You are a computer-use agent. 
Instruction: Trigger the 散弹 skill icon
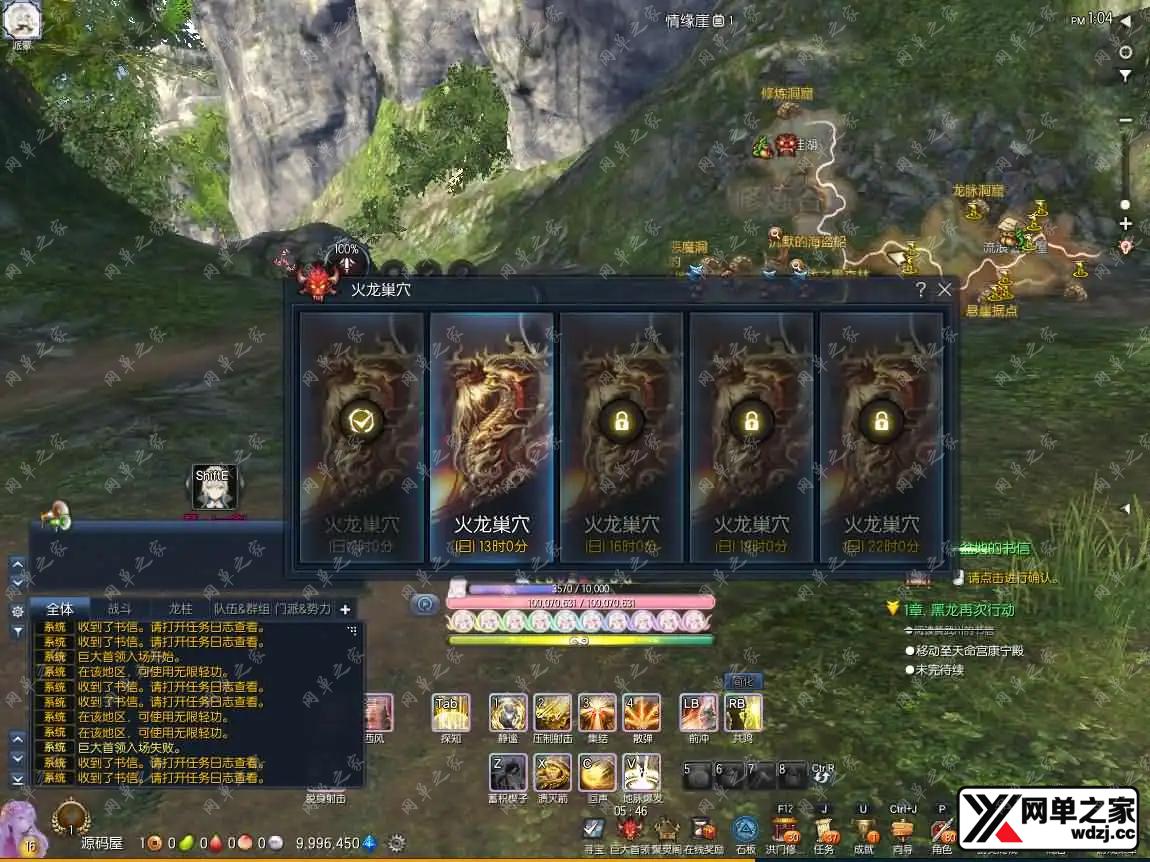641,713
